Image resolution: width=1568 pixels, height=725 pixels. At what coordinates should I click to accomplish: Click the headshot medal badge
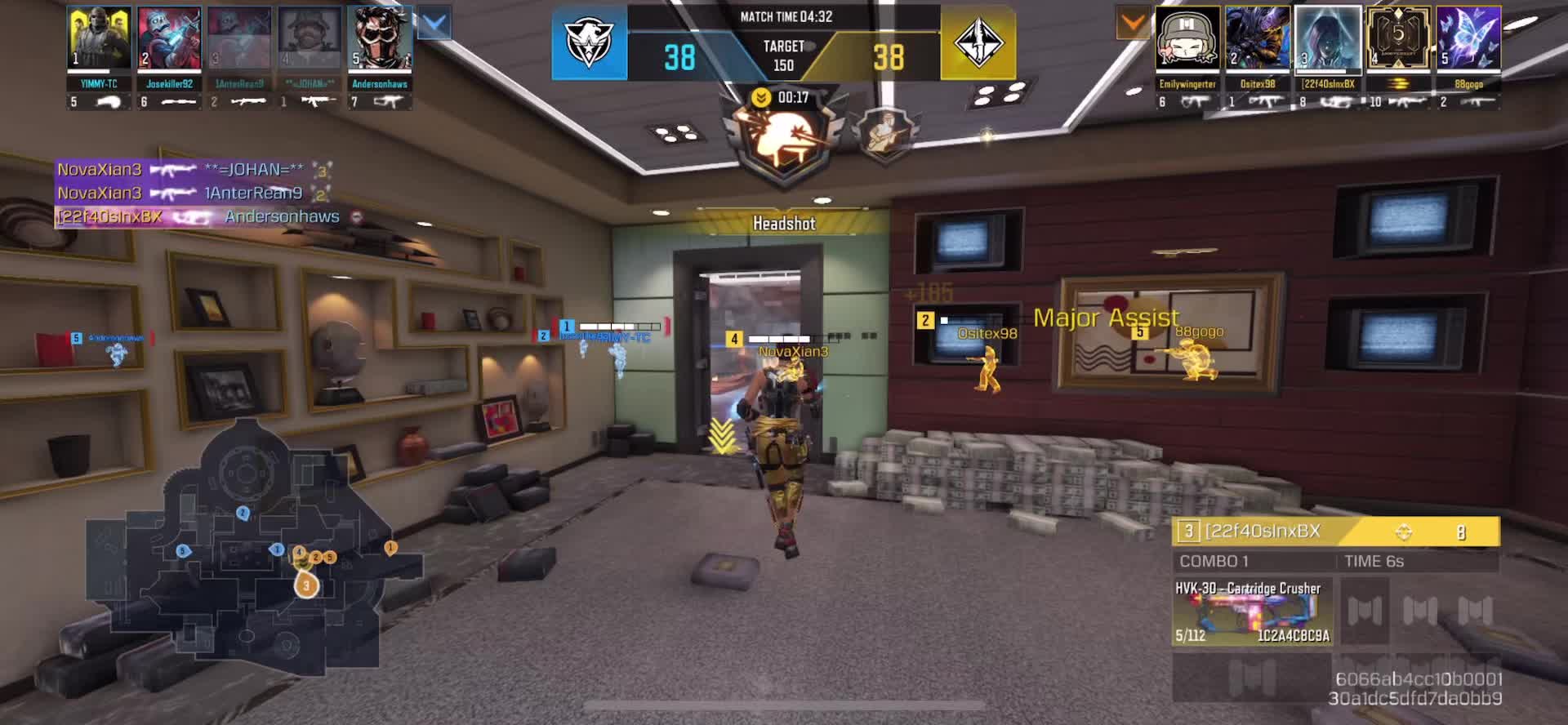coord(782,140)
